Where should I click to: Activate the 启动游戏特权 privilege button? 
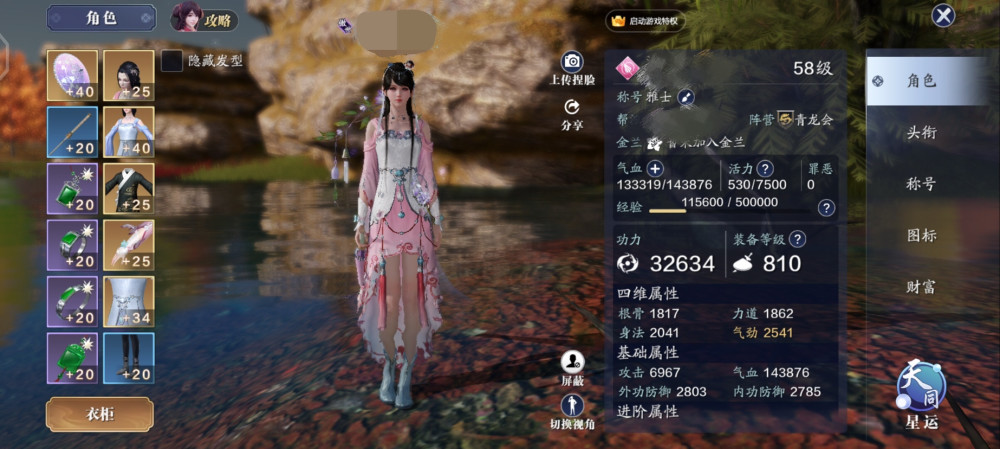coord(645,21)
